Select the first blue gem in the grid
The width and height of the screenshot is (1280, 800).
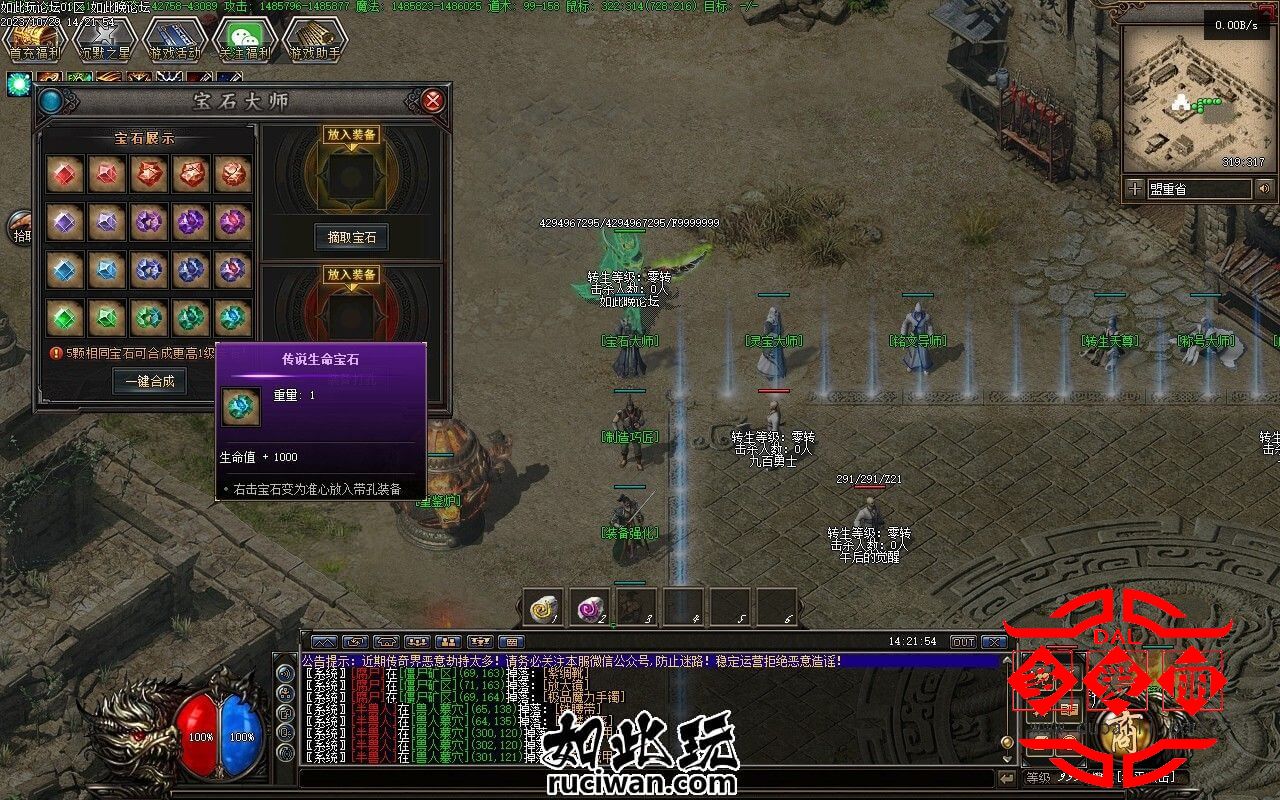(x=64, y=268)
